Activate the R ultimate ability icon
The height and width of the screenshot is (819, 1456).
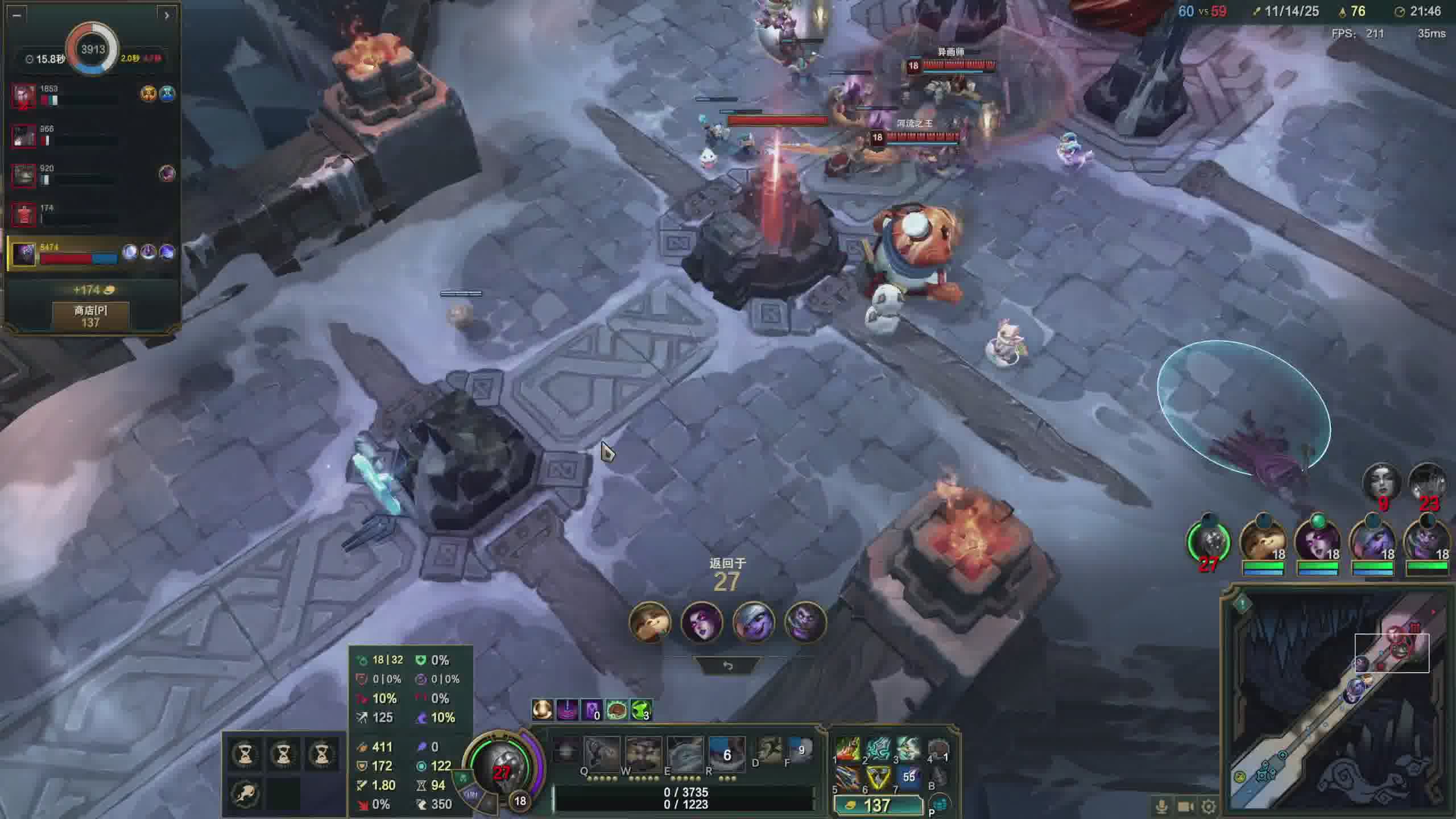tap(726, 753)
